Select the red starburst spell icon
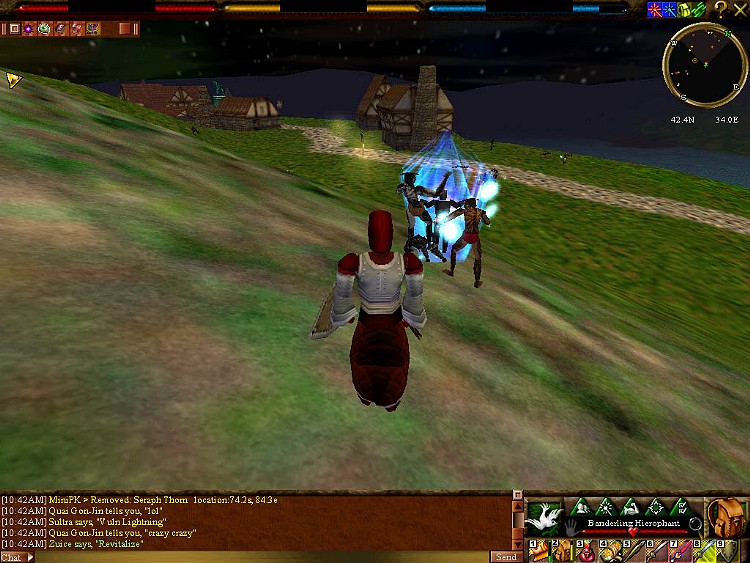The image size is (750, 563). (655, 9)
